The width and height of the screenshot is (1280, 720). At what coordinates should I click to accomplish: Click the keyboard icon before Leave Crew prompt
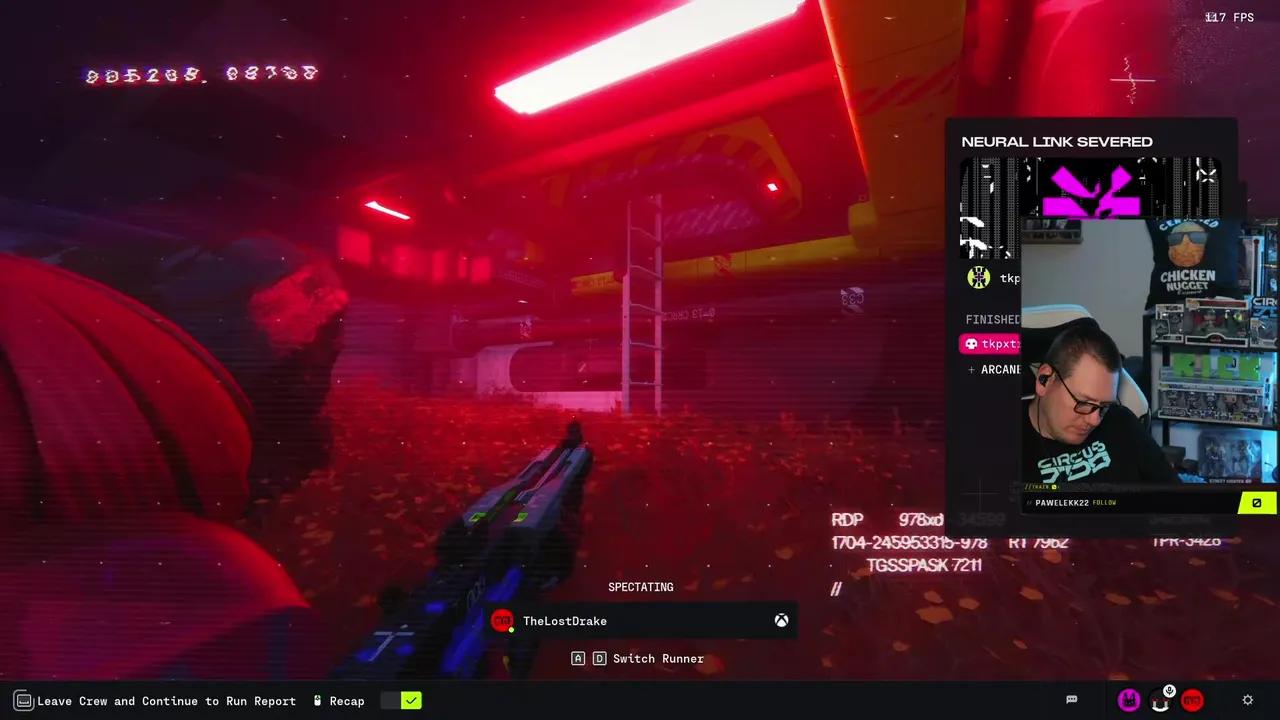tap(22, 700)
